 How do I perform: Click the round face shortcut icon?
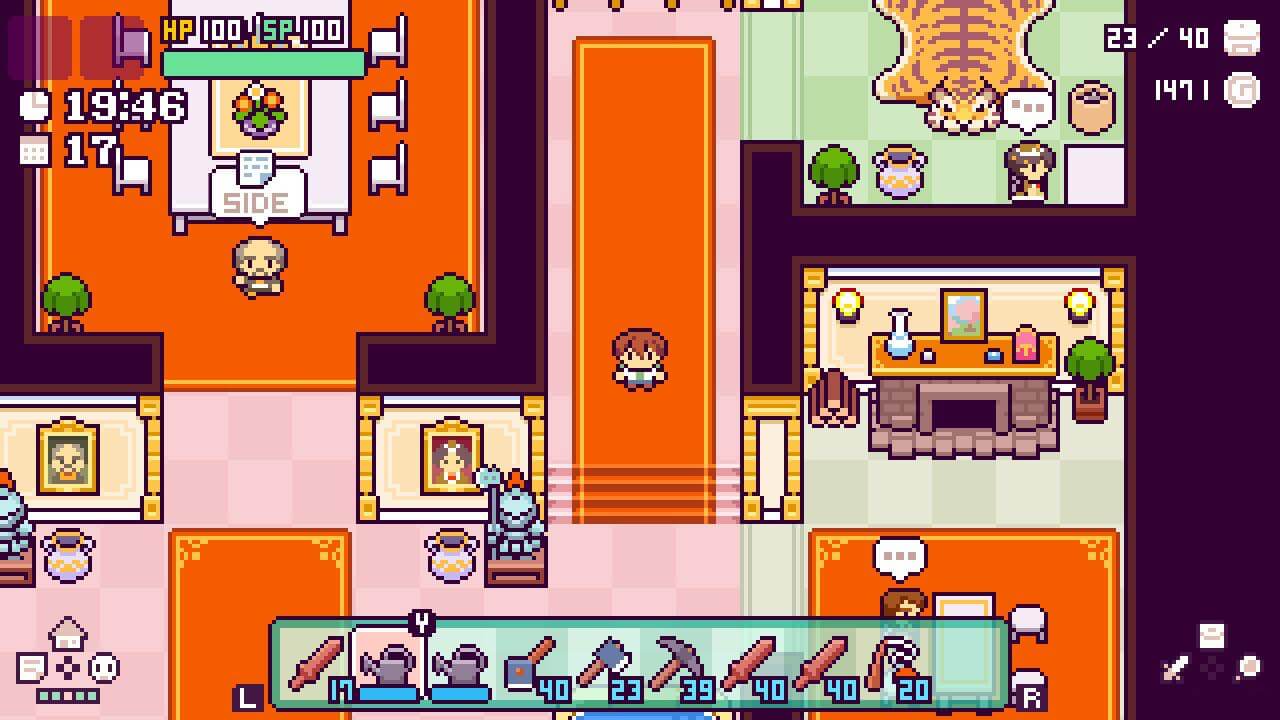pyautogui.click(x=104, y=667)
